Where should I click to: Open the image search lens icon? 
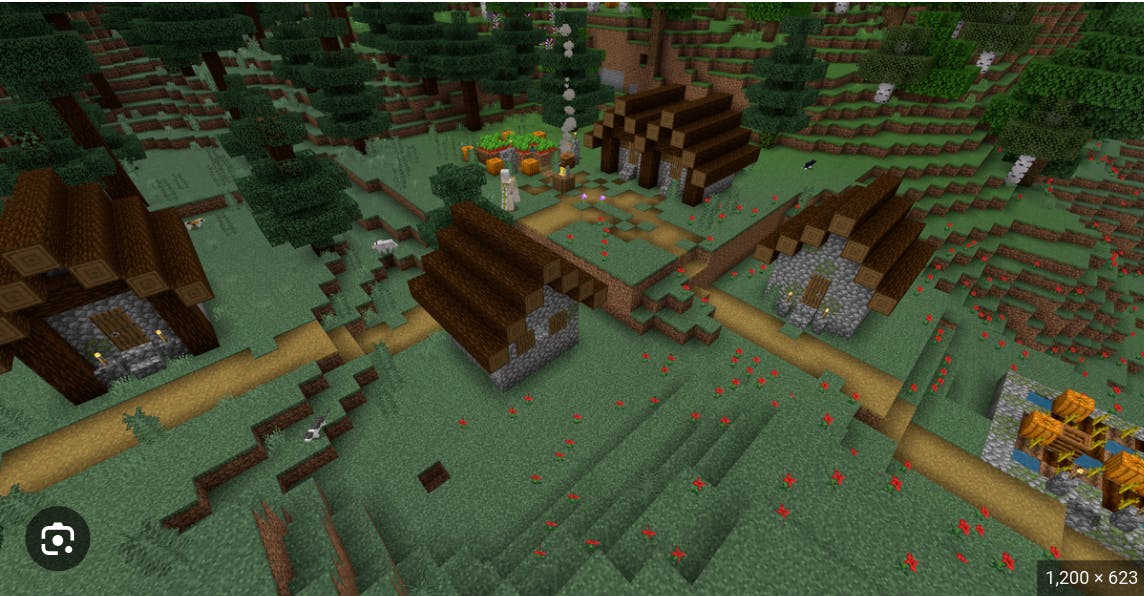(58, 539)
